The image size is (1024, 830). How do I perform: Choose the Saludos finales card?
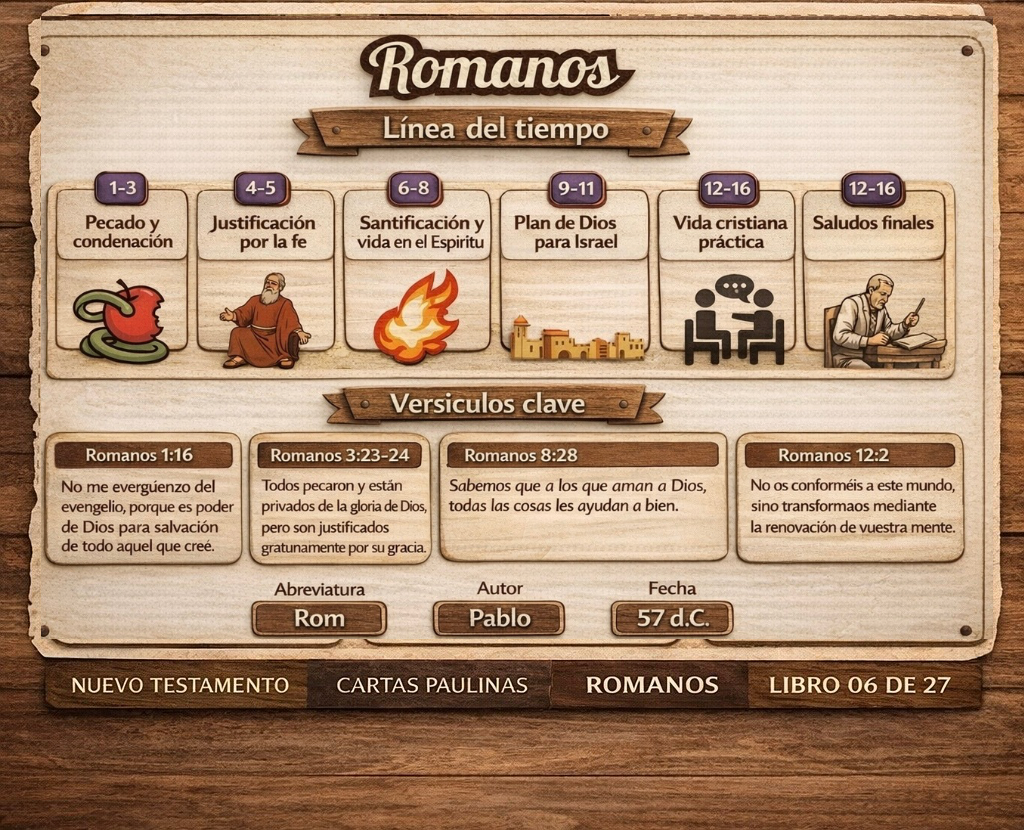click(x=873, y=270)
